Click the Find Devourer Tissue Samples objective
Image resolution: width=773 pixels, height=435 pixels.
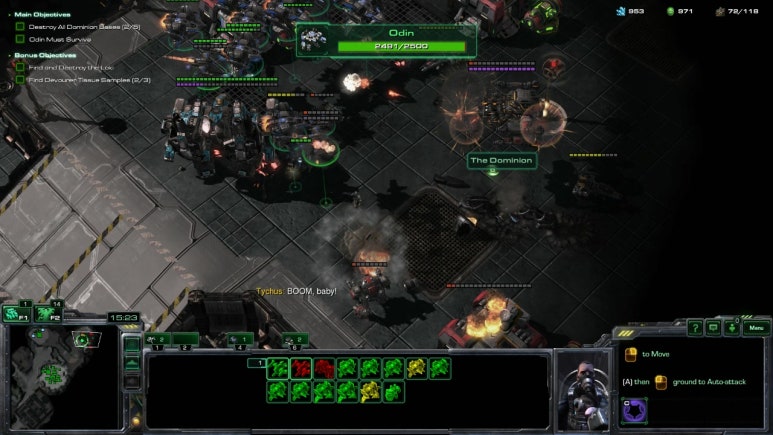coord(88,79)
